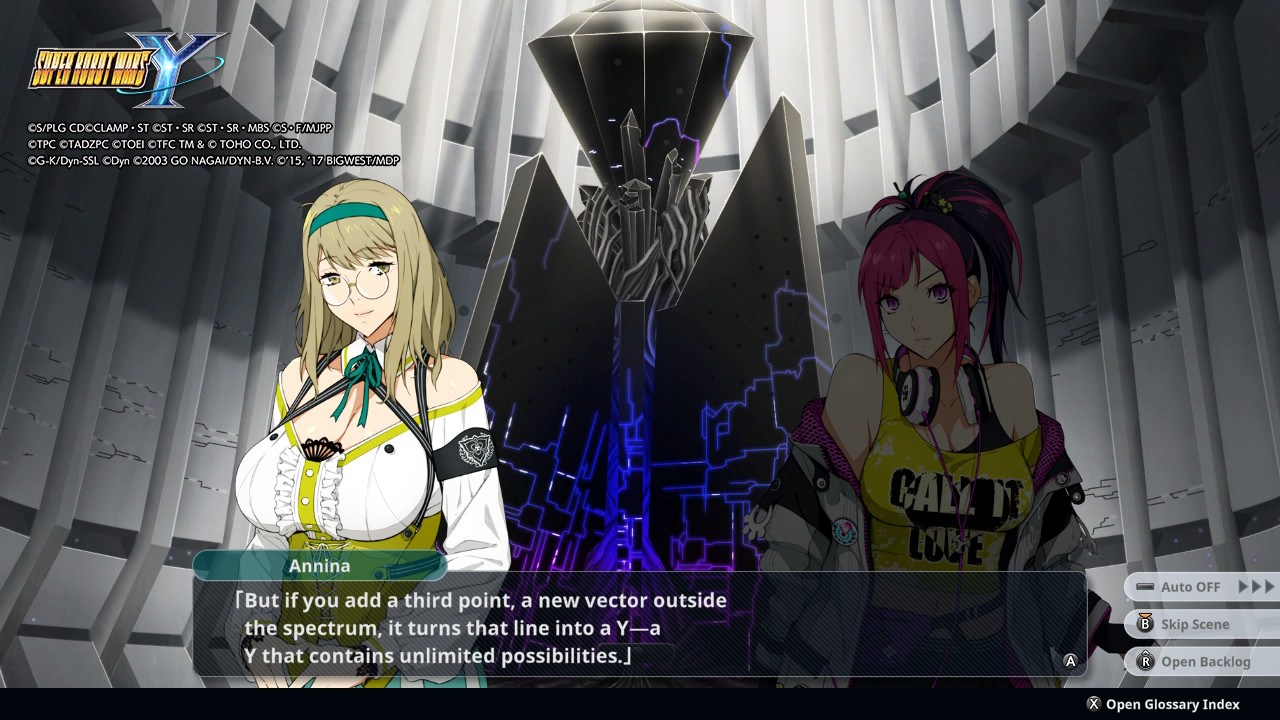Open Glossary Index at bottom bar
Screen dimensions: 1280x720
pos(1163,704)
